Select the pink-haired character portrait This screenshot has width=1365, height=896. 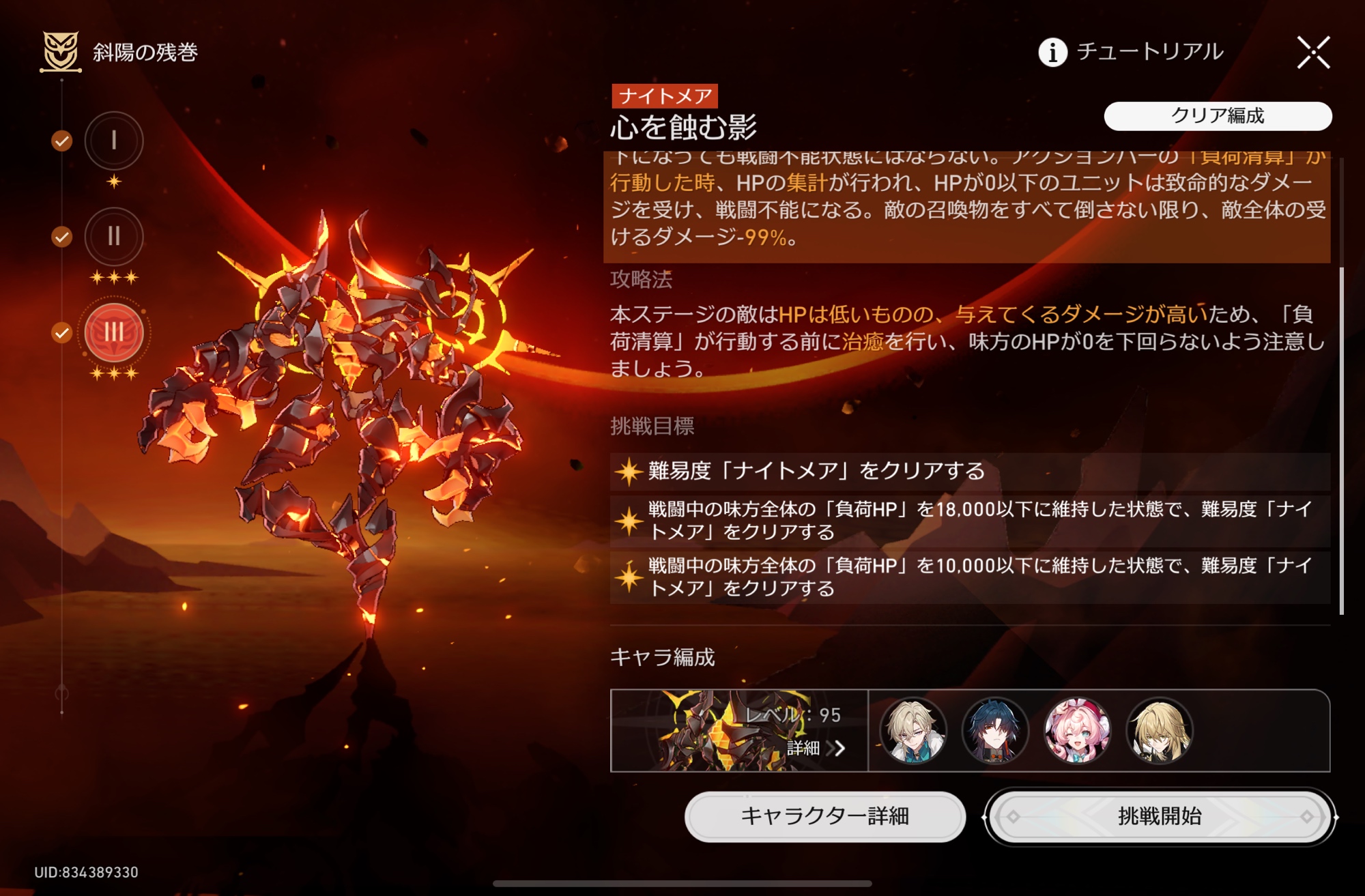tap(1077, 731)
